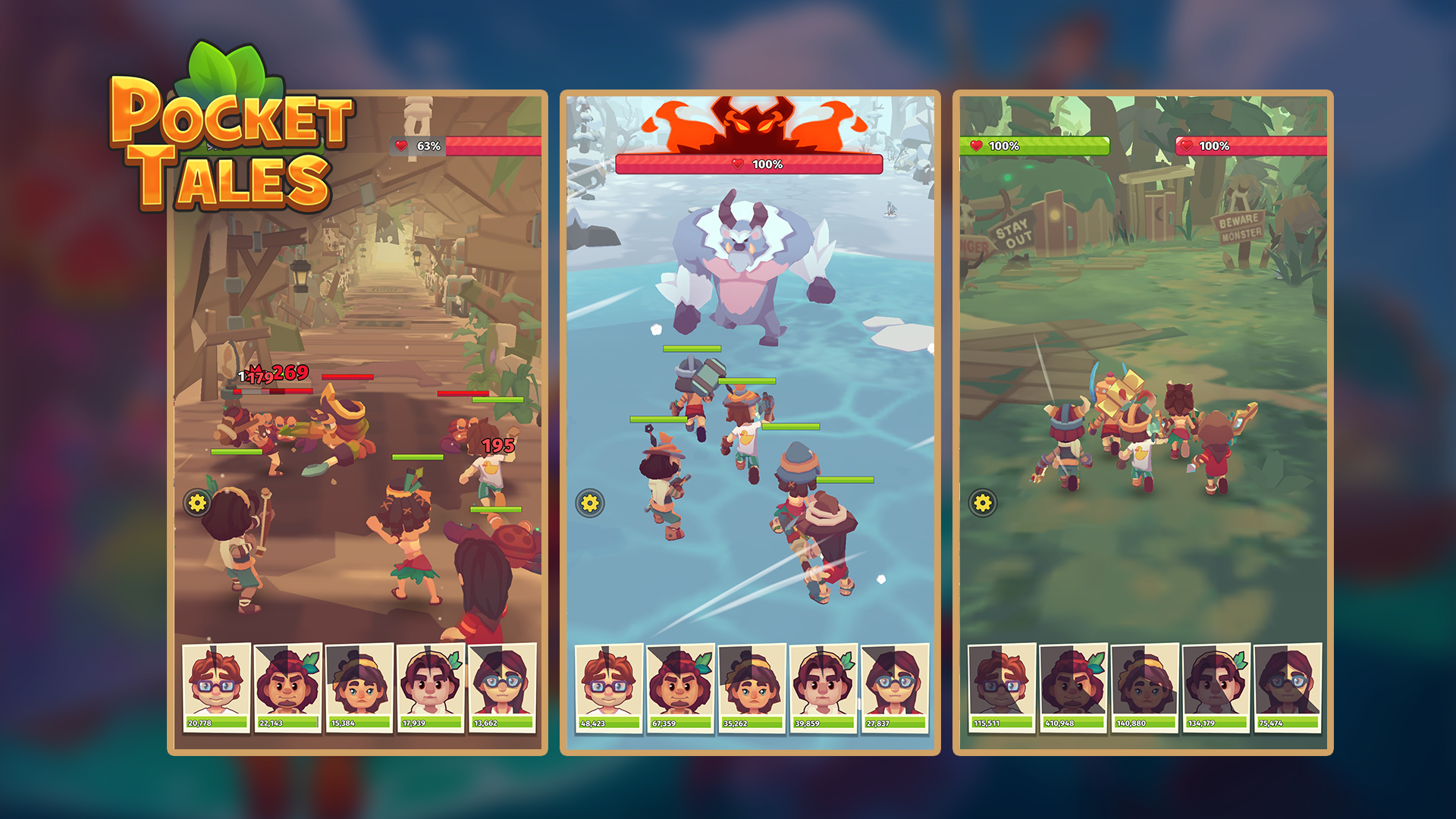Choose the hero card showing 67,359
Viewport: 1456px width, 819px height.
coord(681,686)
